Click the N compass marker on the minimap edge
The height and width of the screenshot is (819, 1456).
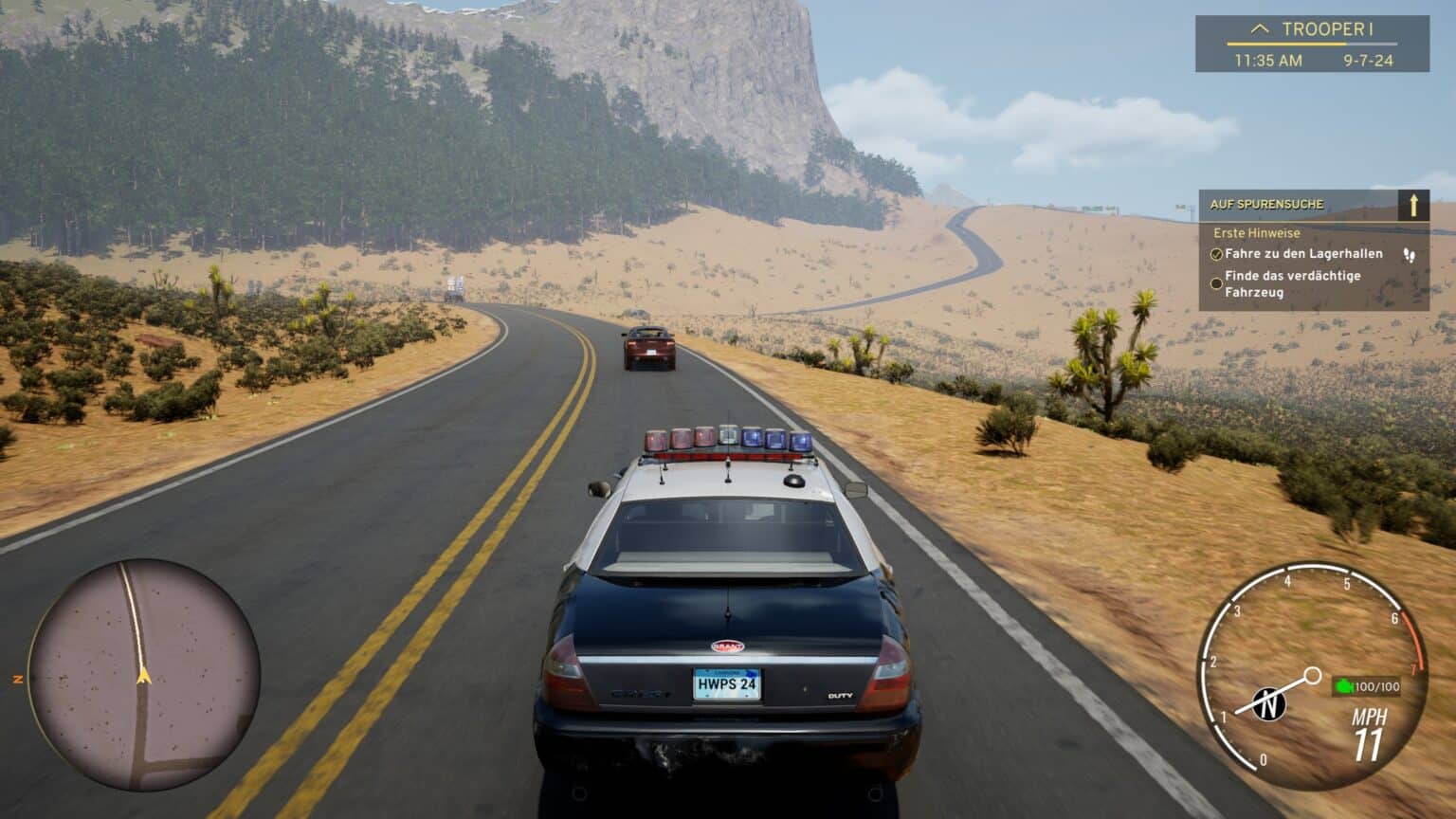point(16,678)
